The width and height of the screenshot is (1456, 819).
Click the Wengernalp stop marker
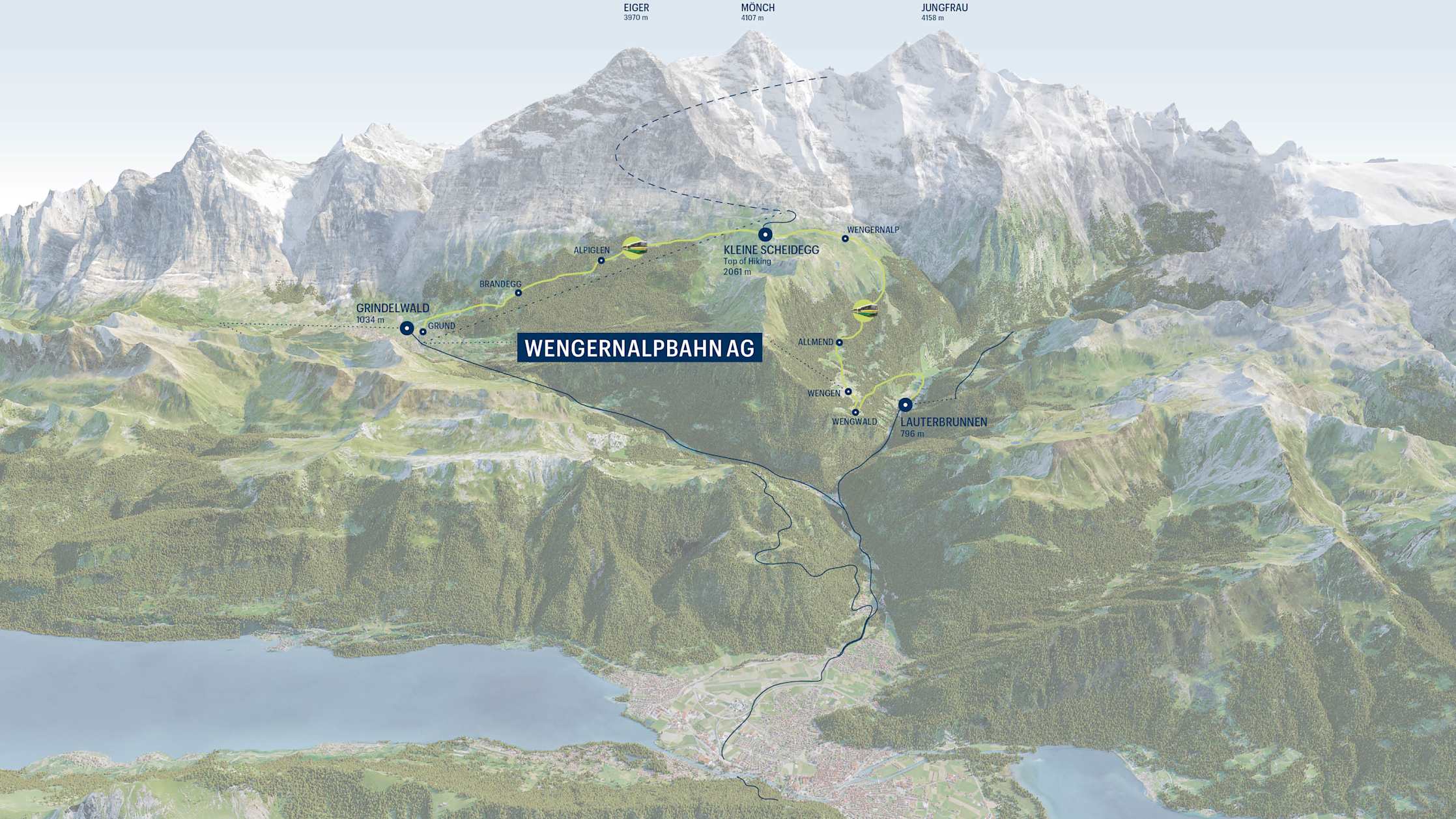click(x=845, y=238)
